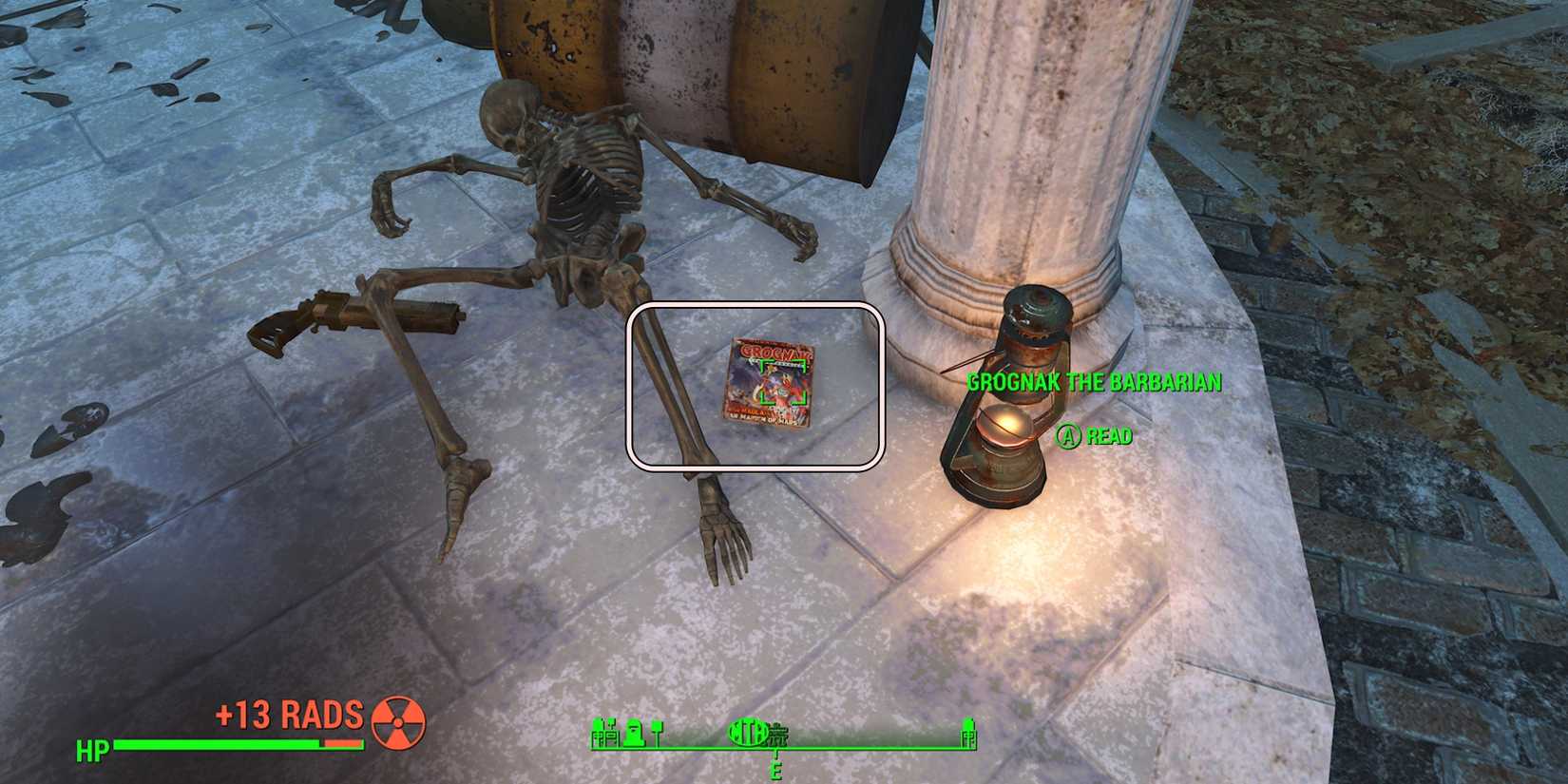Select the signpost marker left of compass center
This screenshot has height=784, width=1568.
tap(658, 734)
